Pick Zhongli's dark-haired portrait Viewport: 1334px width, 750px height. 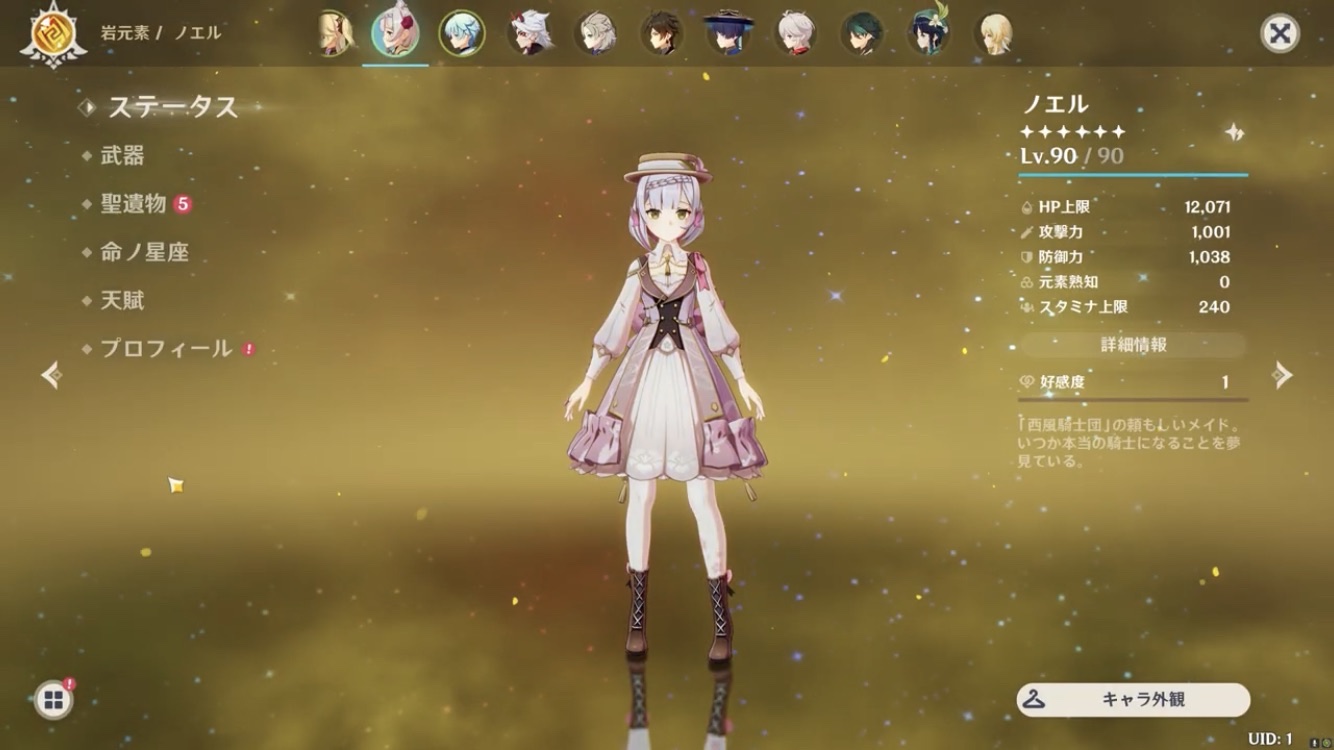tap(661, 34)
